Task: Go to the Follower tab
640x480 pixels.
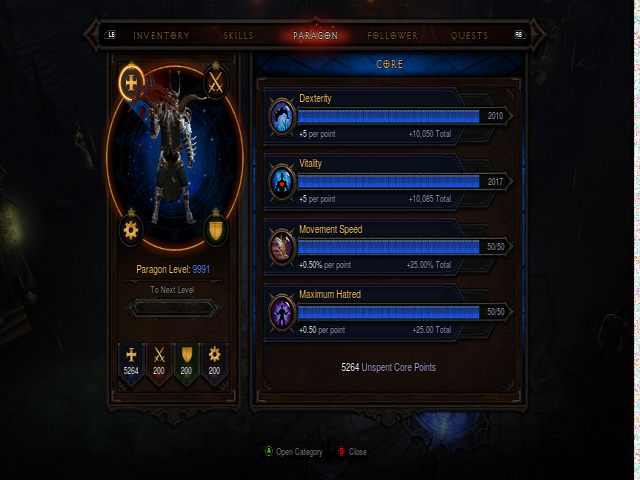Action: [393, 36]
